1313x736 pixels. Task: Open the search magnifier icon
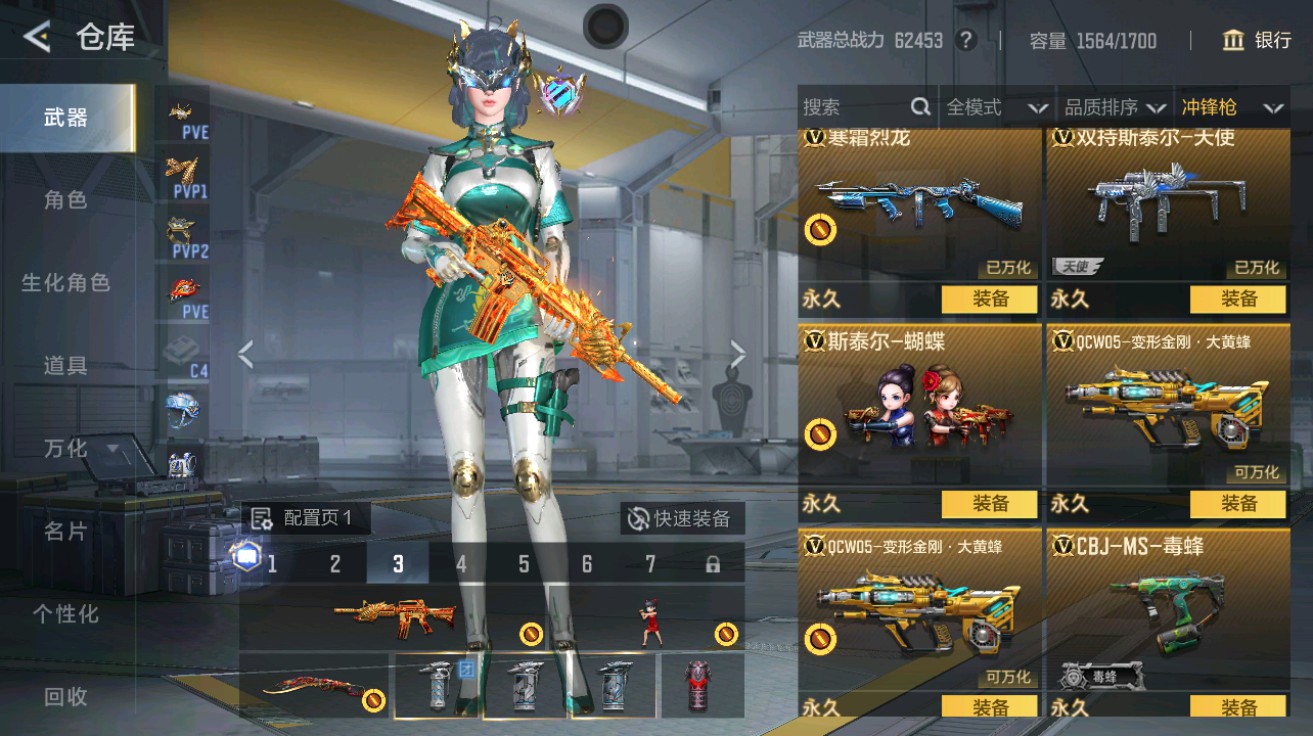coord(919,107)
